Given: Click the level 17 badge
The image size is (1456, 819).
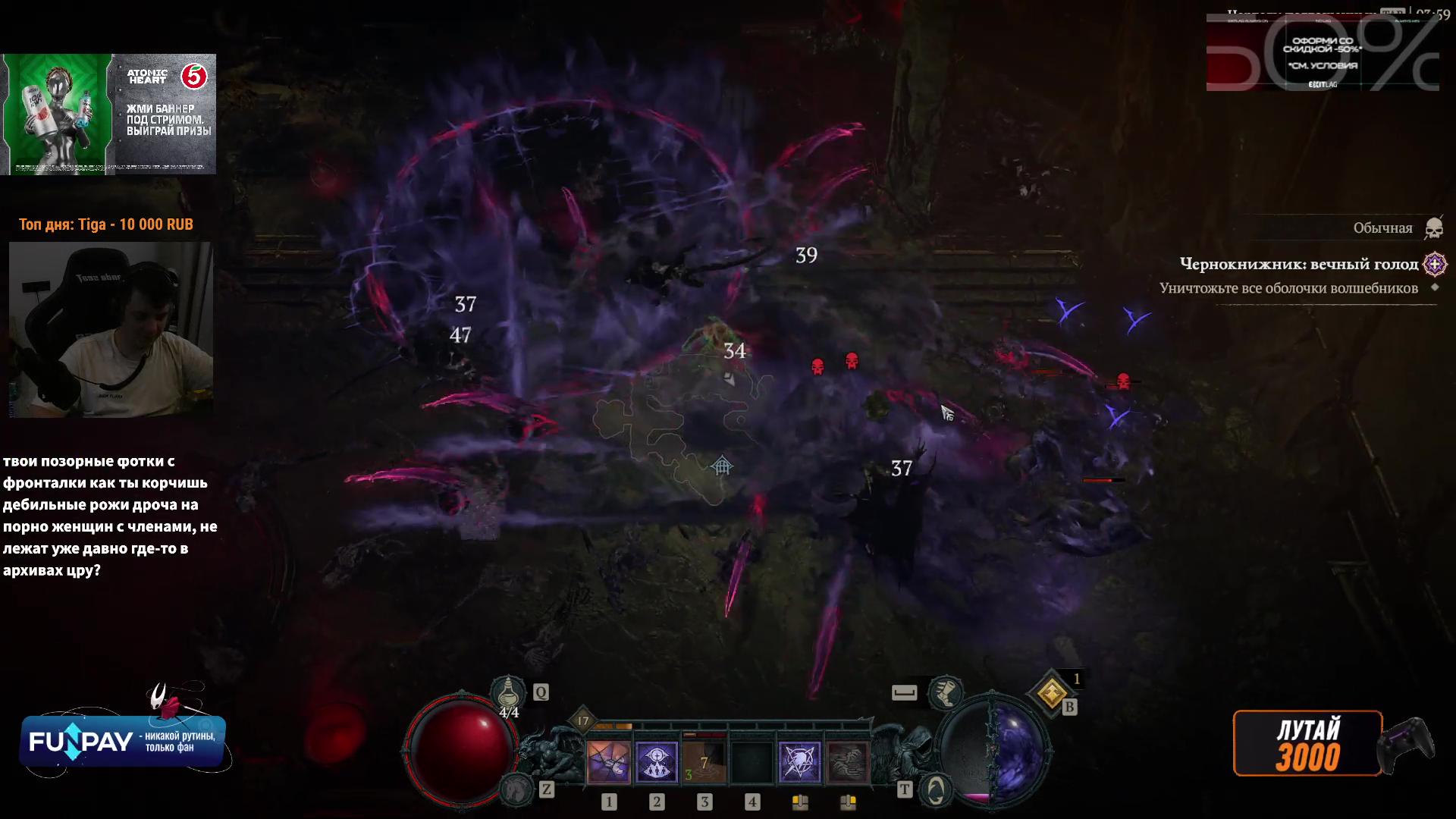Looking at the screenshot, I should (582, 720).
